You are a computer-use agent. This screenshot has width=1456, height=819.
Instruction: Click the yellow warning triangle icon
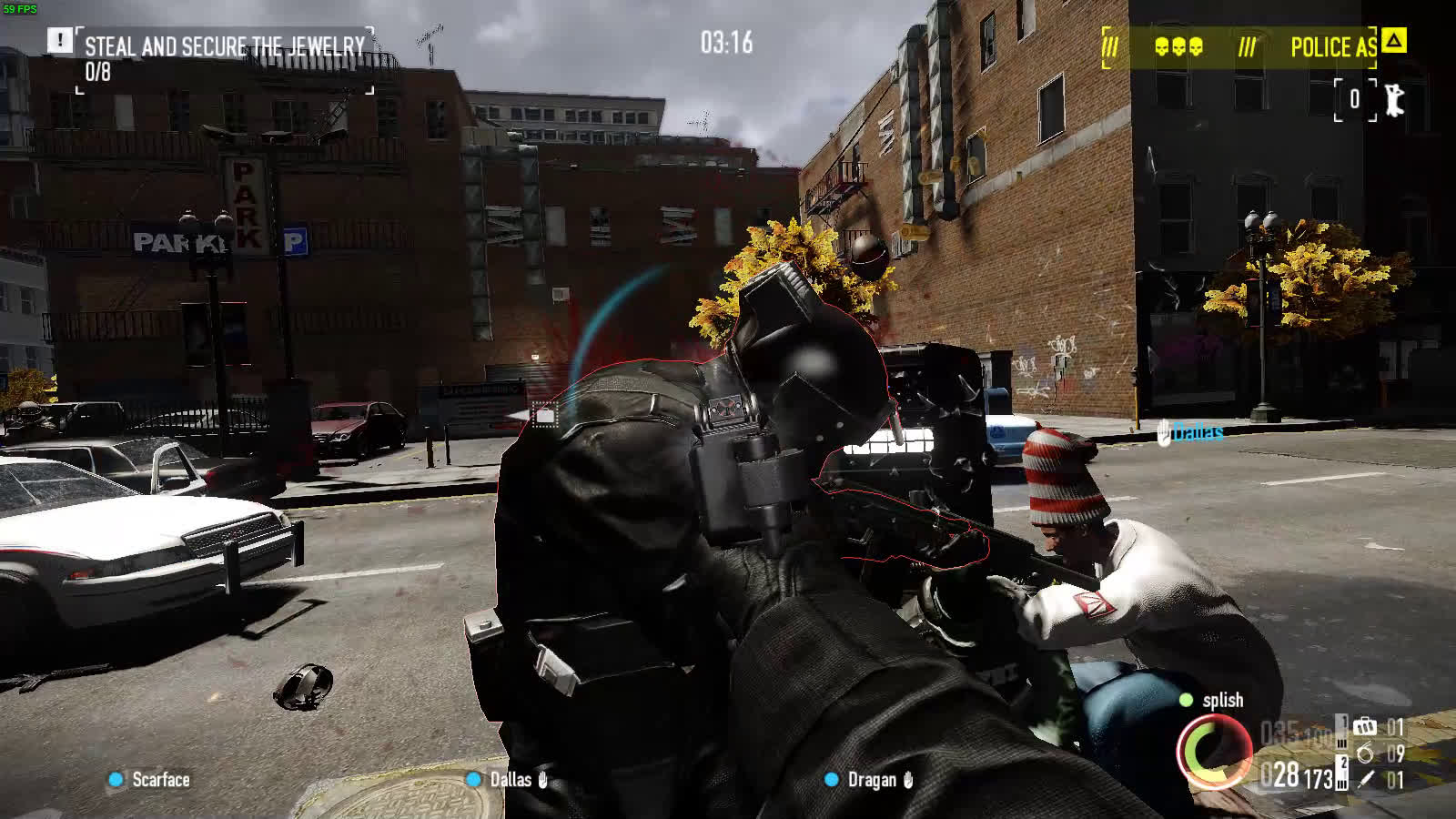coord(1393,41)
